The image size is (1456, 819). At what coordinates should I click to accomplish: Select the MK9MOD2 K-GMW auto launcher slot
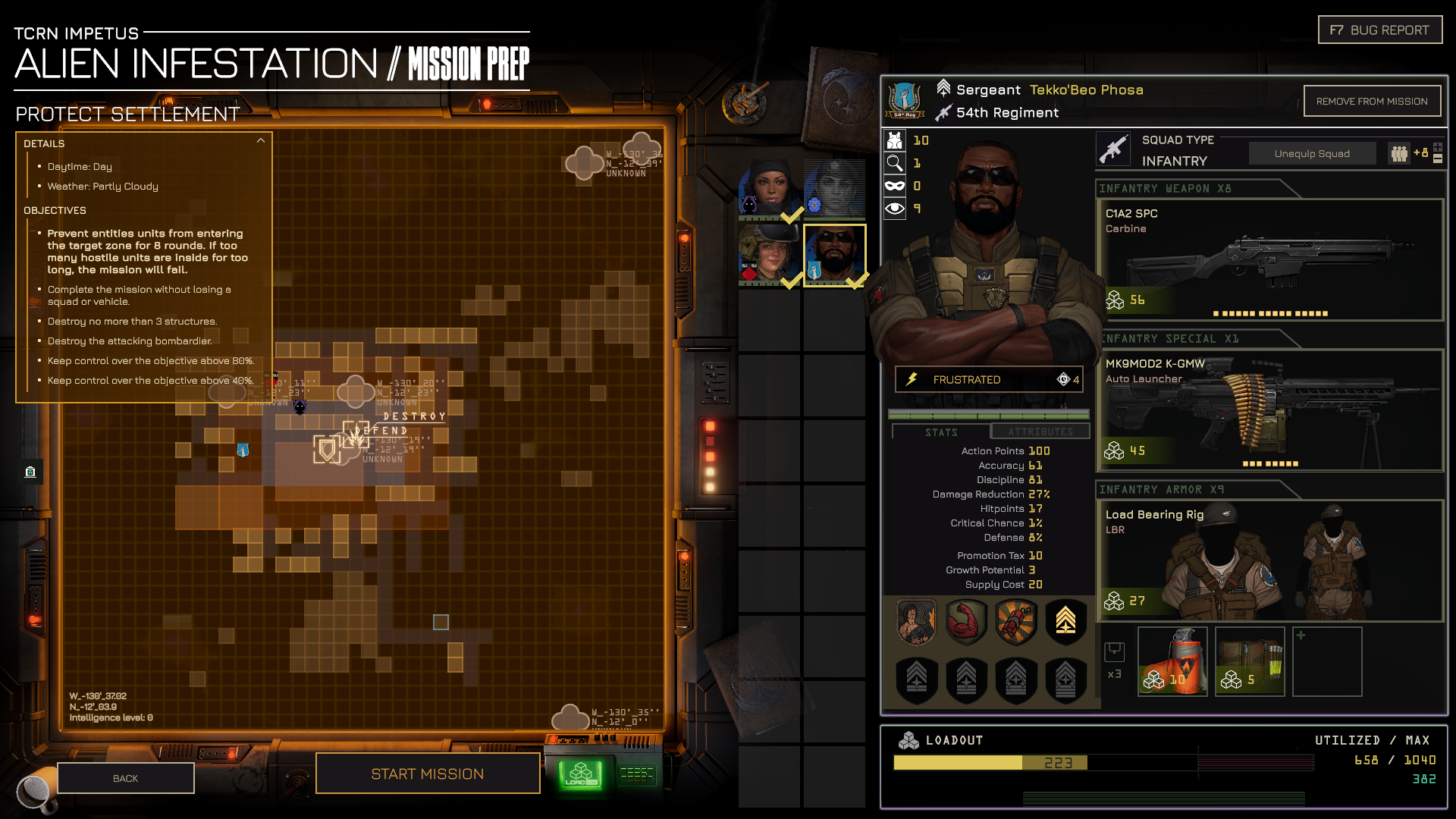(1269, 409)
